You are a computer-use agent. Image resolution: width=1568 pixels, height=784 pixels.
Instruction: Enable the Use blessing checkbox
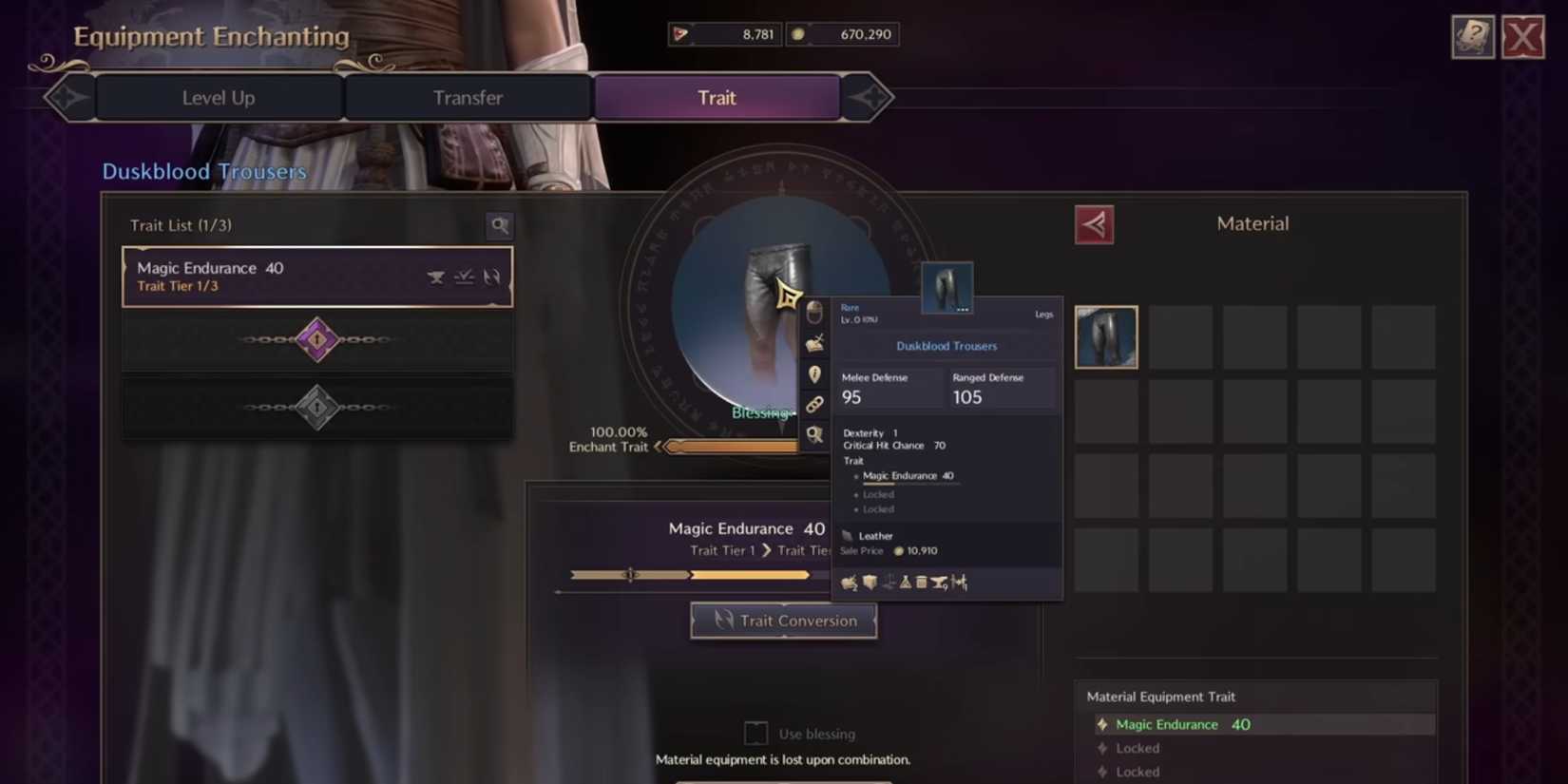755,733
